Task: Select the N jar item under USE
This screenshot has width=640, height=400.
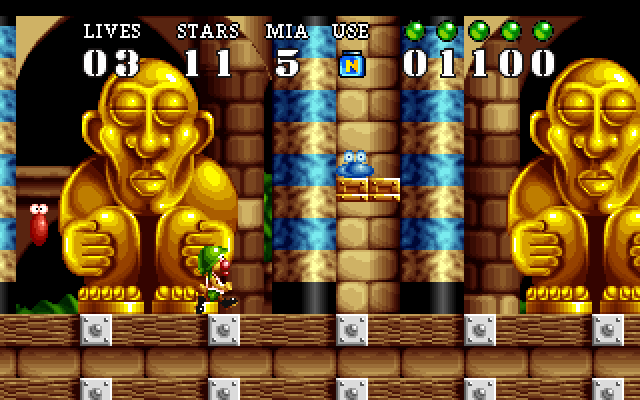Action: click(x=351, y=62)
